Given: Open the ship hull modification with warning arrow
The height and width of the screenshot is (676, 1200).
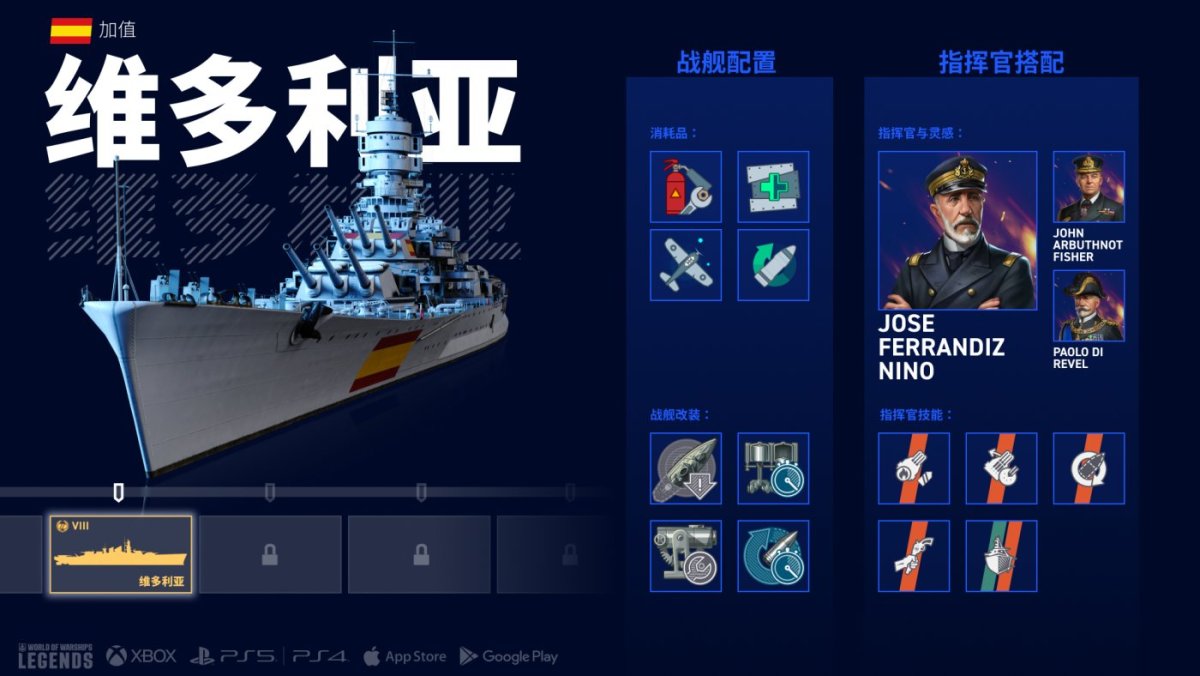Looking at the screenshot, I should coord(686,468).
